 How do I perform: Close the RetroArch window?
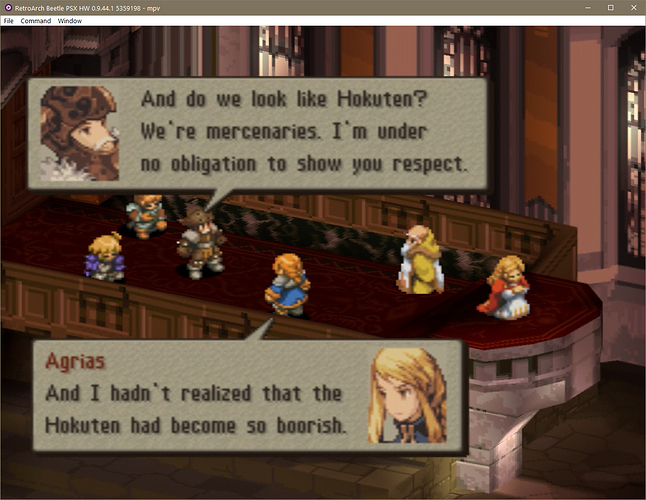(633, 7)
